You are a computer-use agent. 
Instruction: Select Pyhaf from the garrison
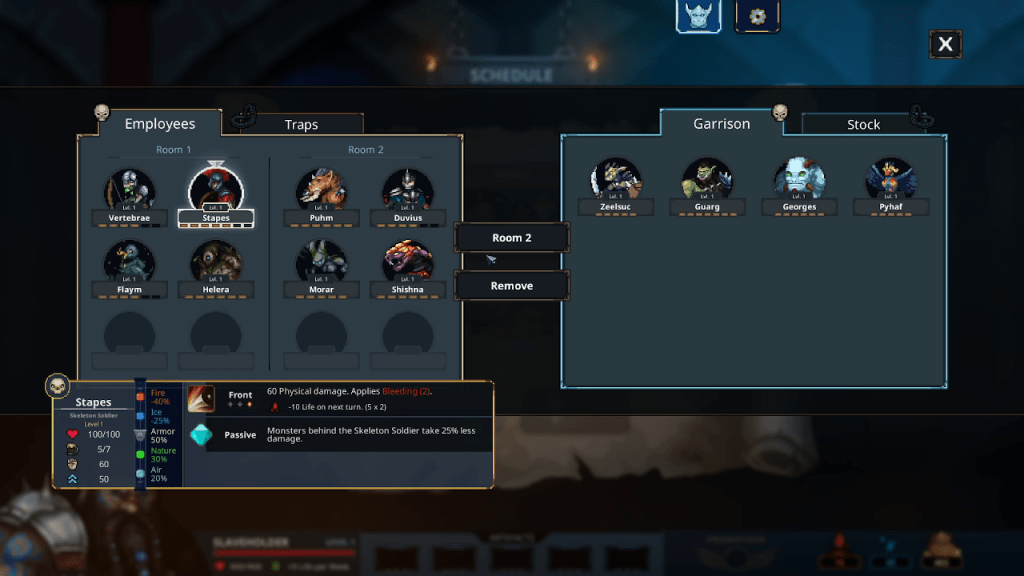point(891,180)
